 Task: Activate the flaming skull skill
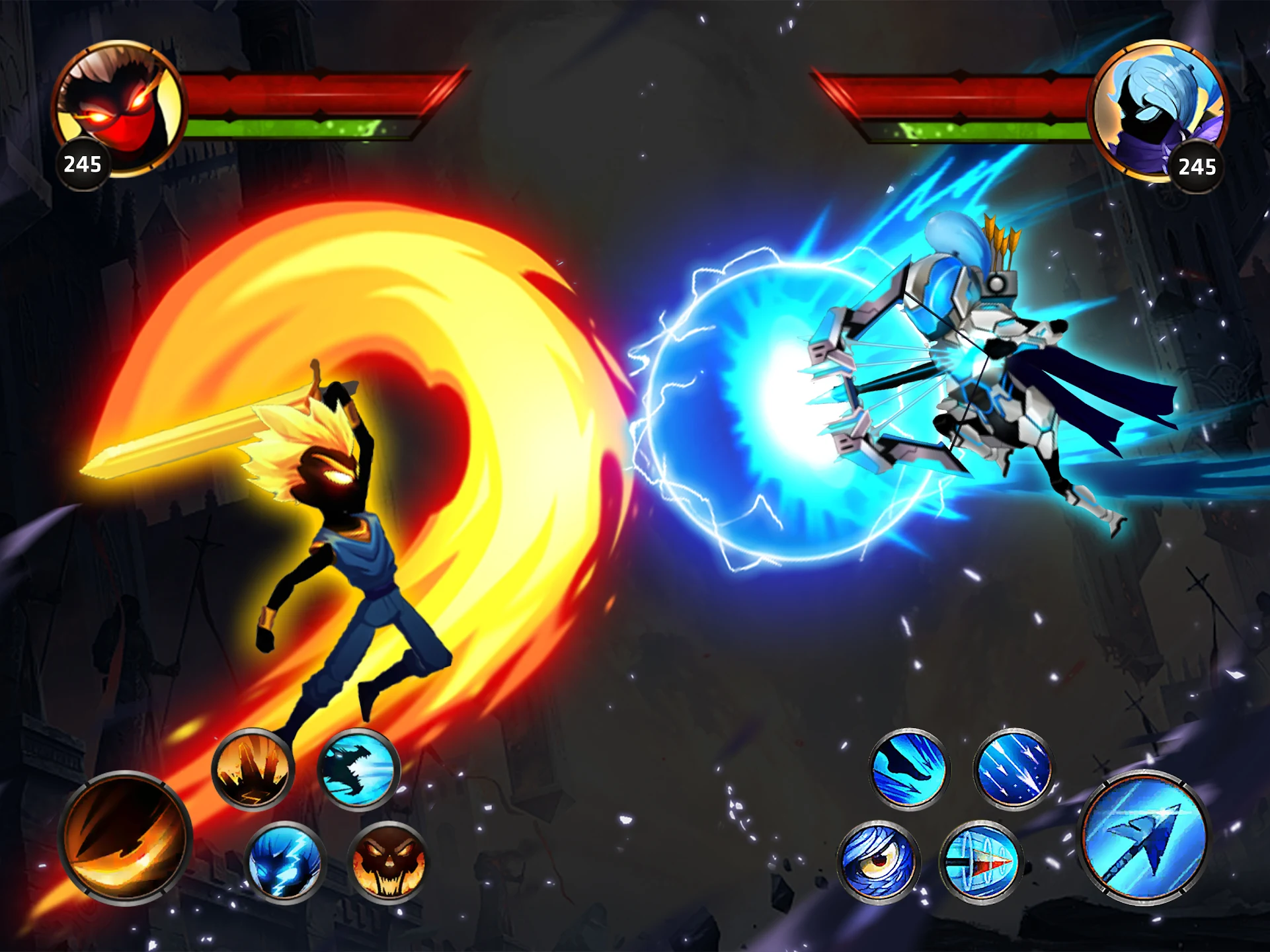(x=388, y=861)
